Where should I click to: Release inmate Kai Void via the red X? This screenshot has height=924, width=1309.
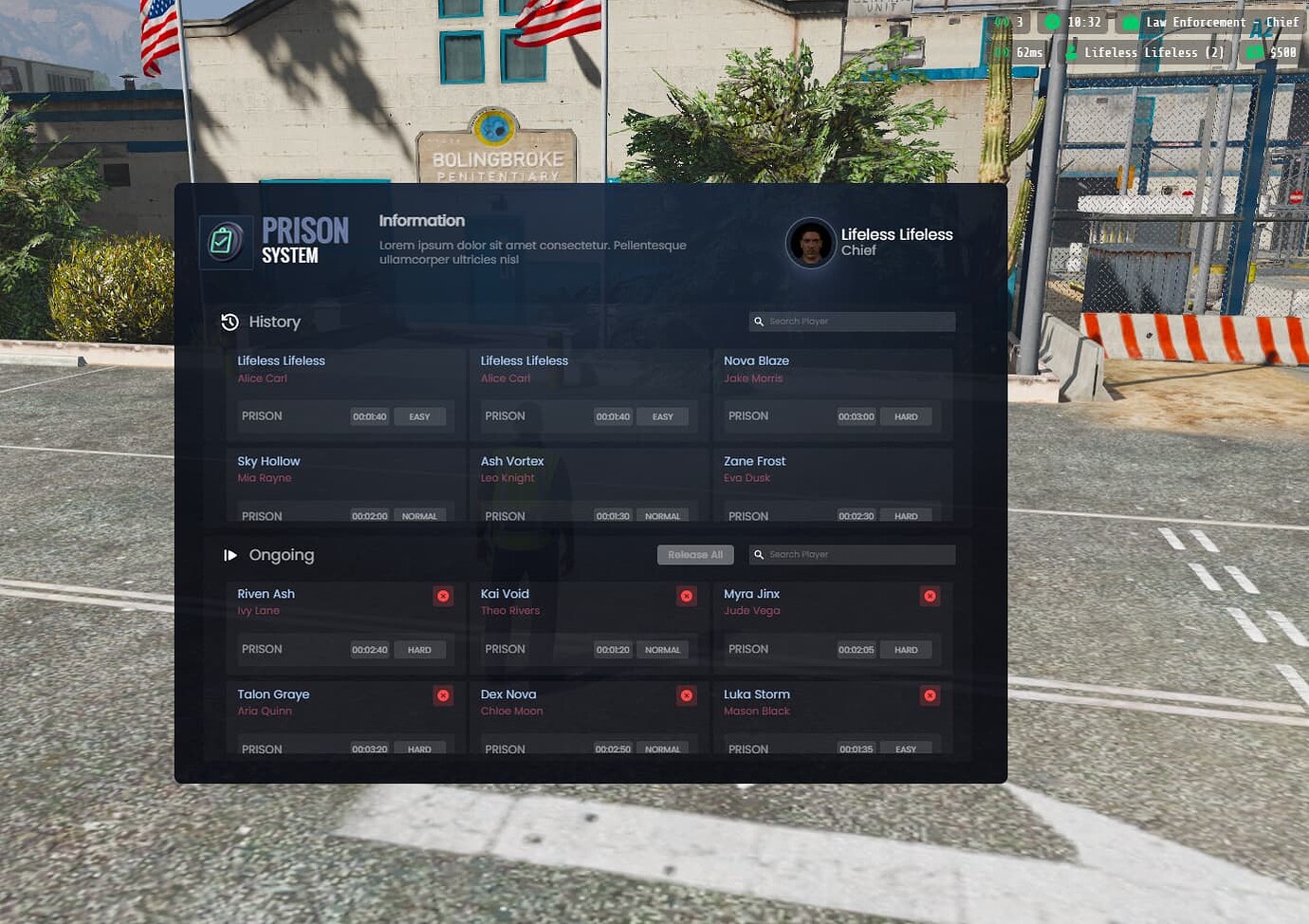click(686, 596)
